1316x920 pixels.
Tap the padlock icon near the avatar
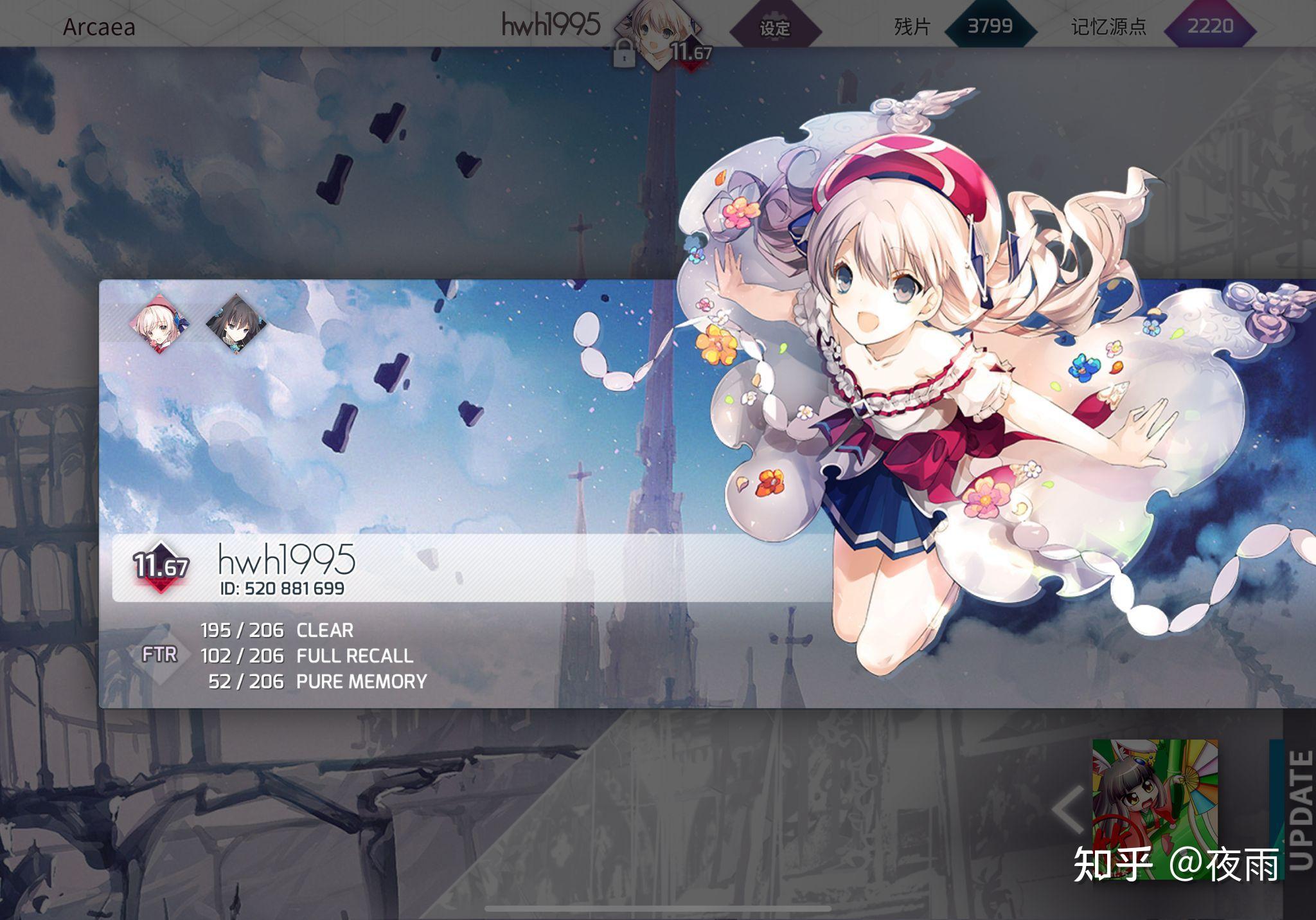click(x=623, y=54)
